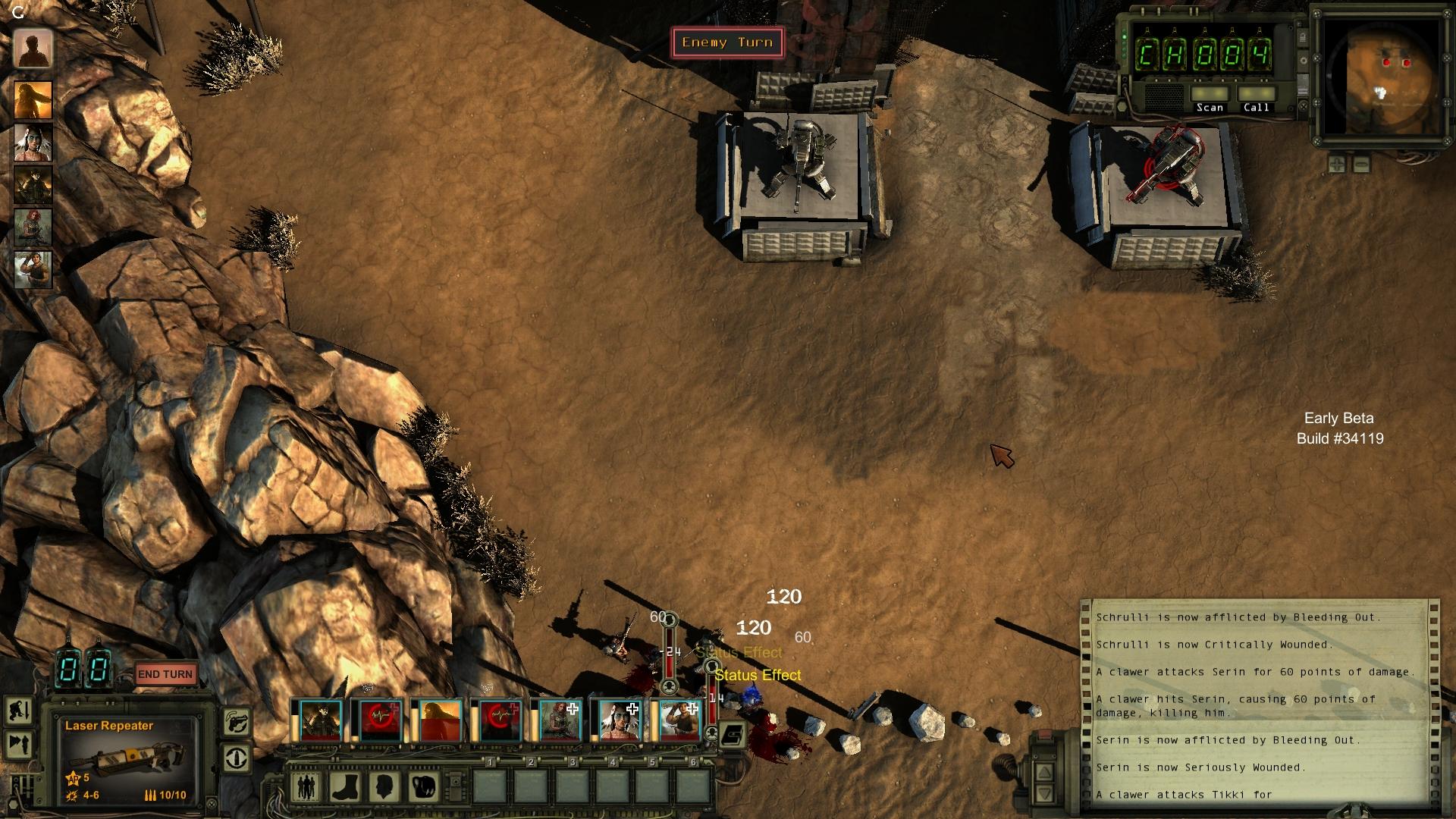The height and width of the screenshot is (819, 1456).
Task: Zoom out with the minimap minus button
Action: [x=1361, y=163]
